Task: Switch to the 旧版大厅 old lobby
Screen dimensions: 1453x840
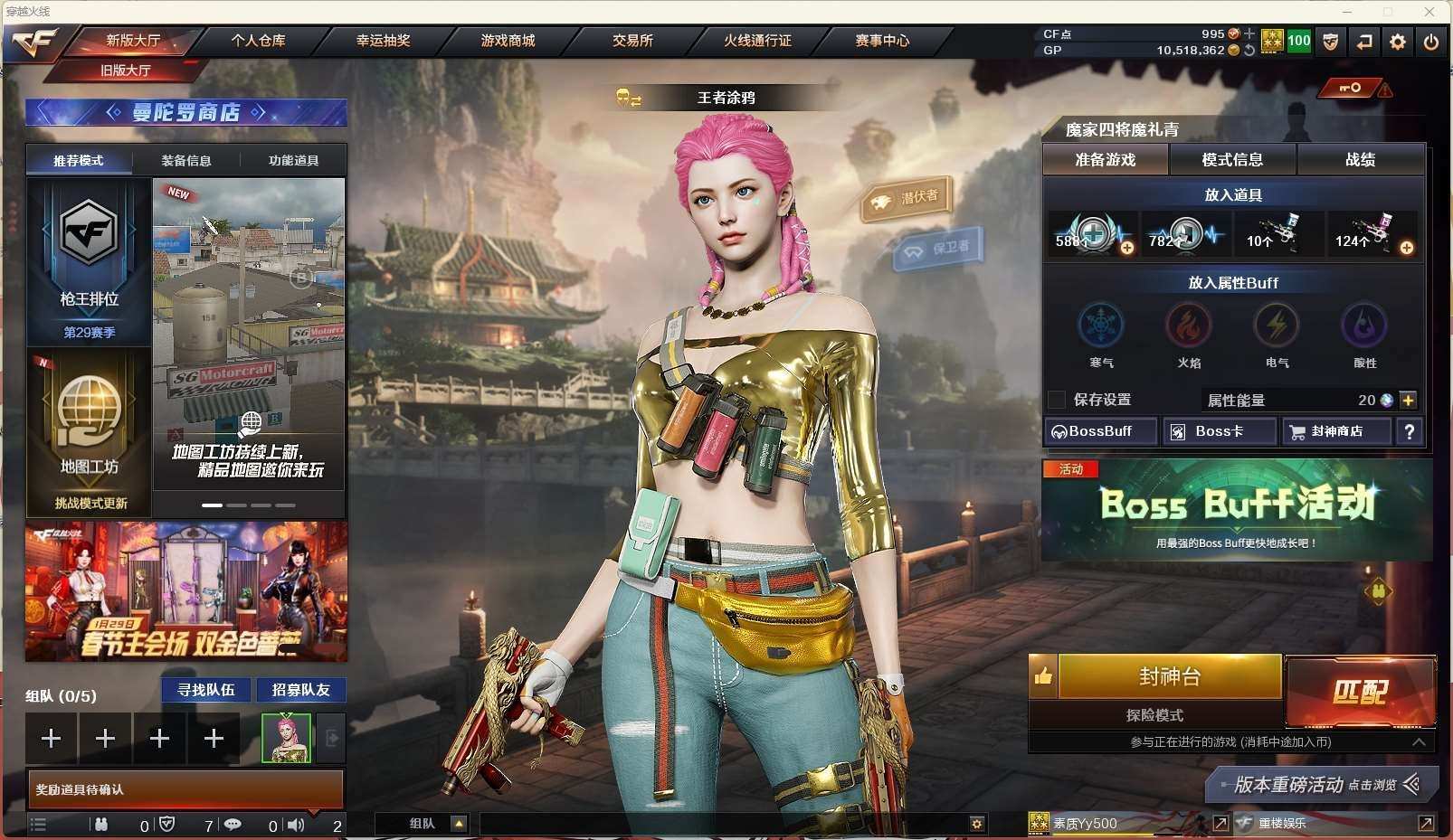Action: coord(126,71)
